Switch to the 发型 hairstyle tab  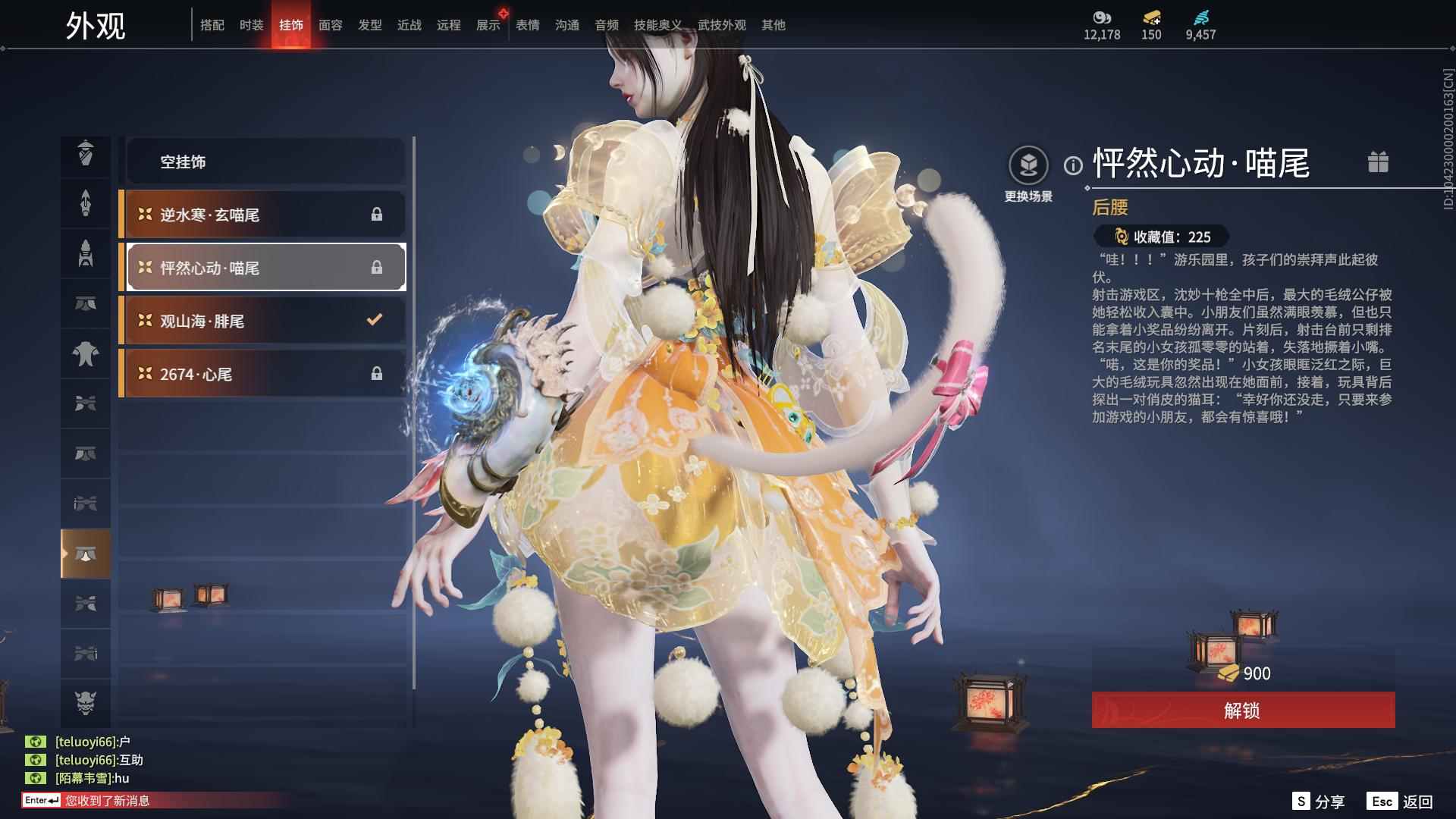(370, 25)
